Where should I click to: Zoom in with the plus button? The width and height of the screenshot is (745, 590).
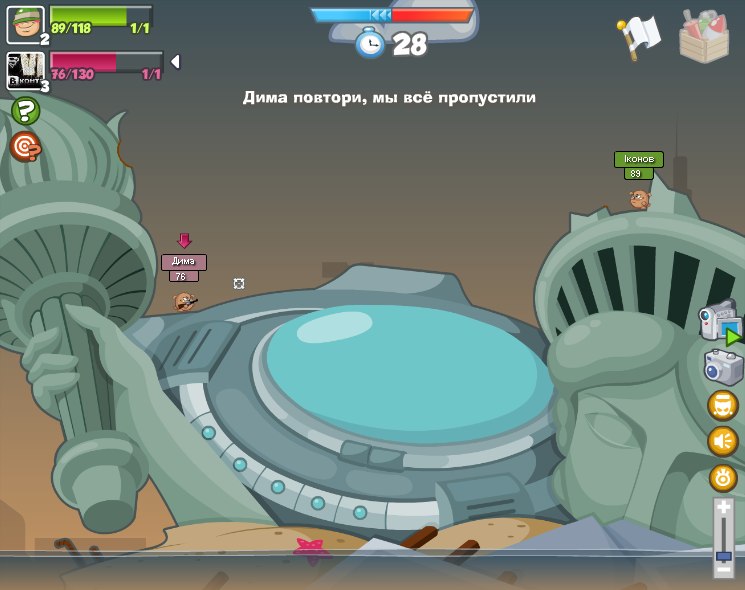(x=723, y=508)
